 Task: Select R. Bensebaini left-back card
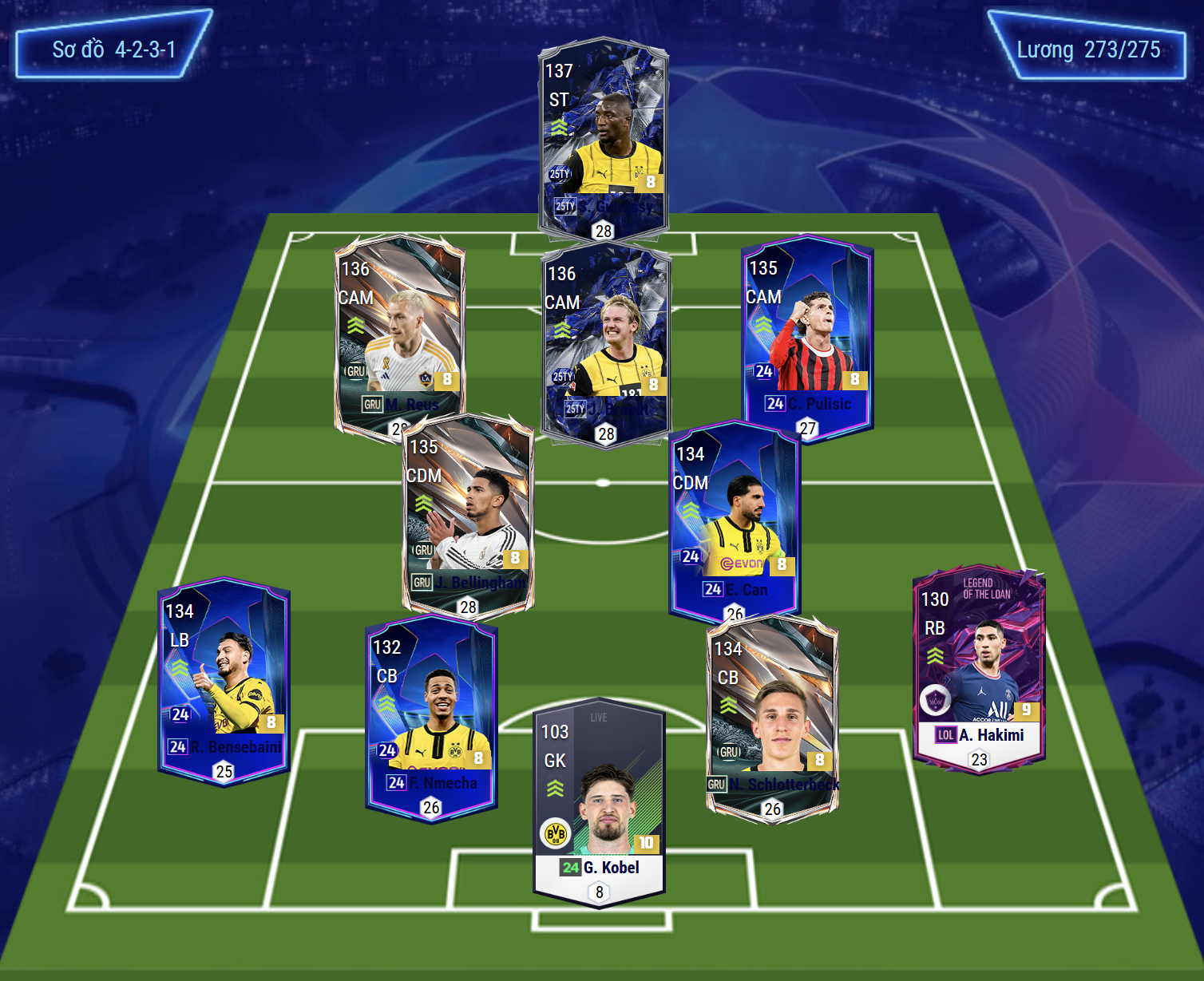pos(224,678)
